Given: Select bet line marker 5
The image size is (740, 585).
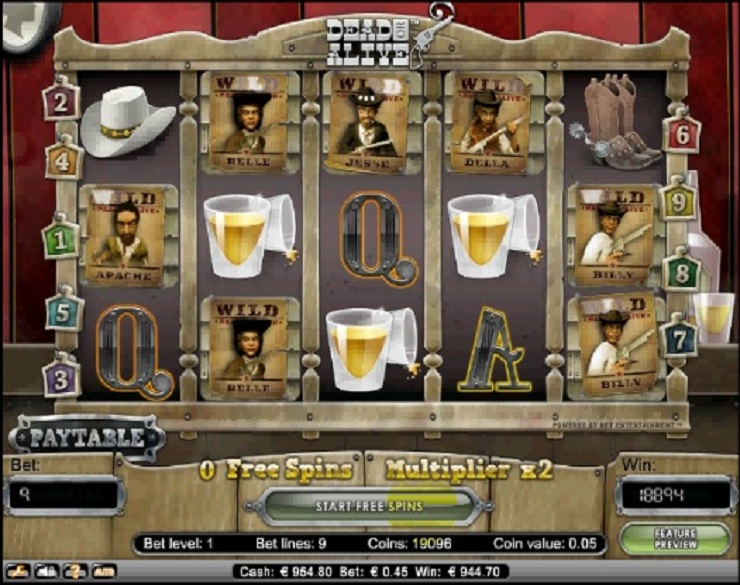Looking at the screenshot, I should click(x=63, y=312).
